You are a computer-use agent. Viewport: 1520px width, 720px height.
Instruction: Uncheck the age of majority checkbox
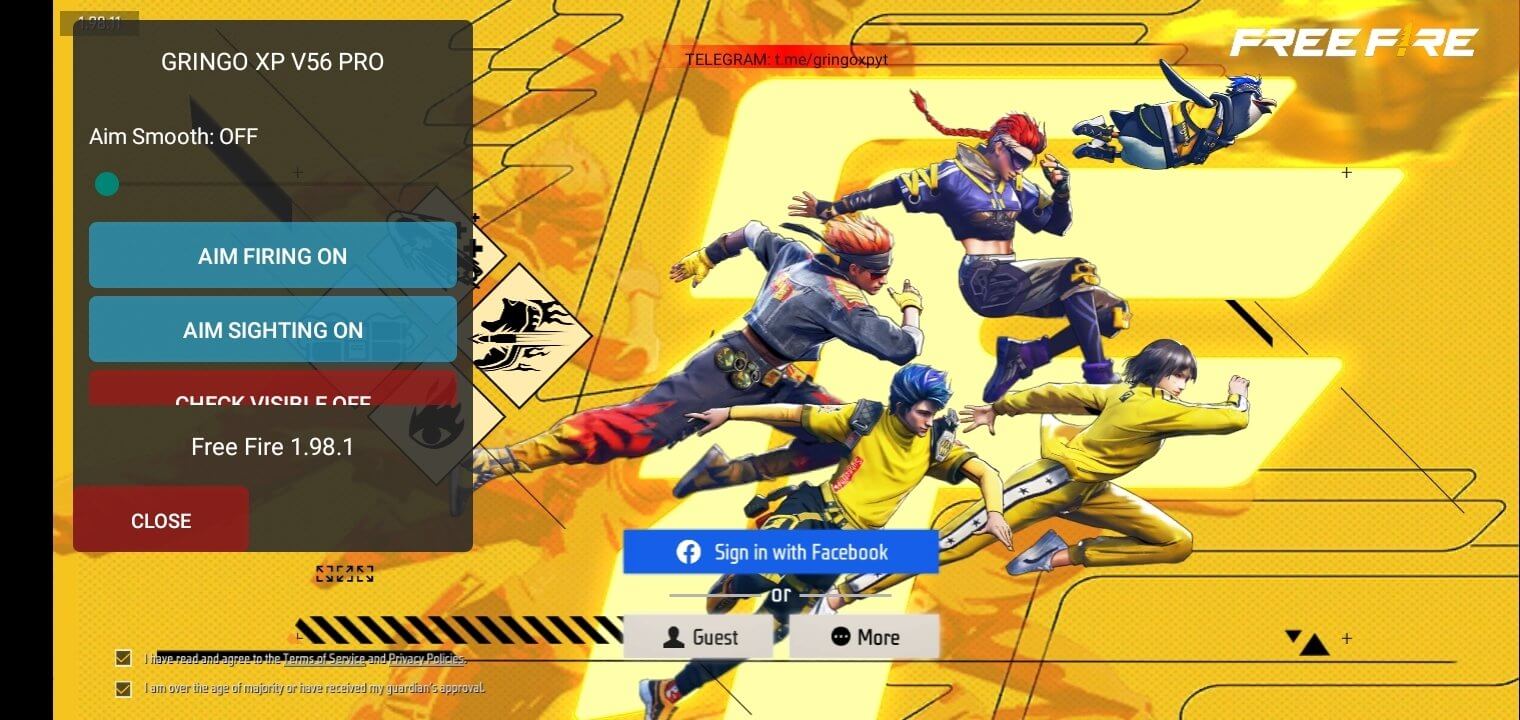click(124, 688)
